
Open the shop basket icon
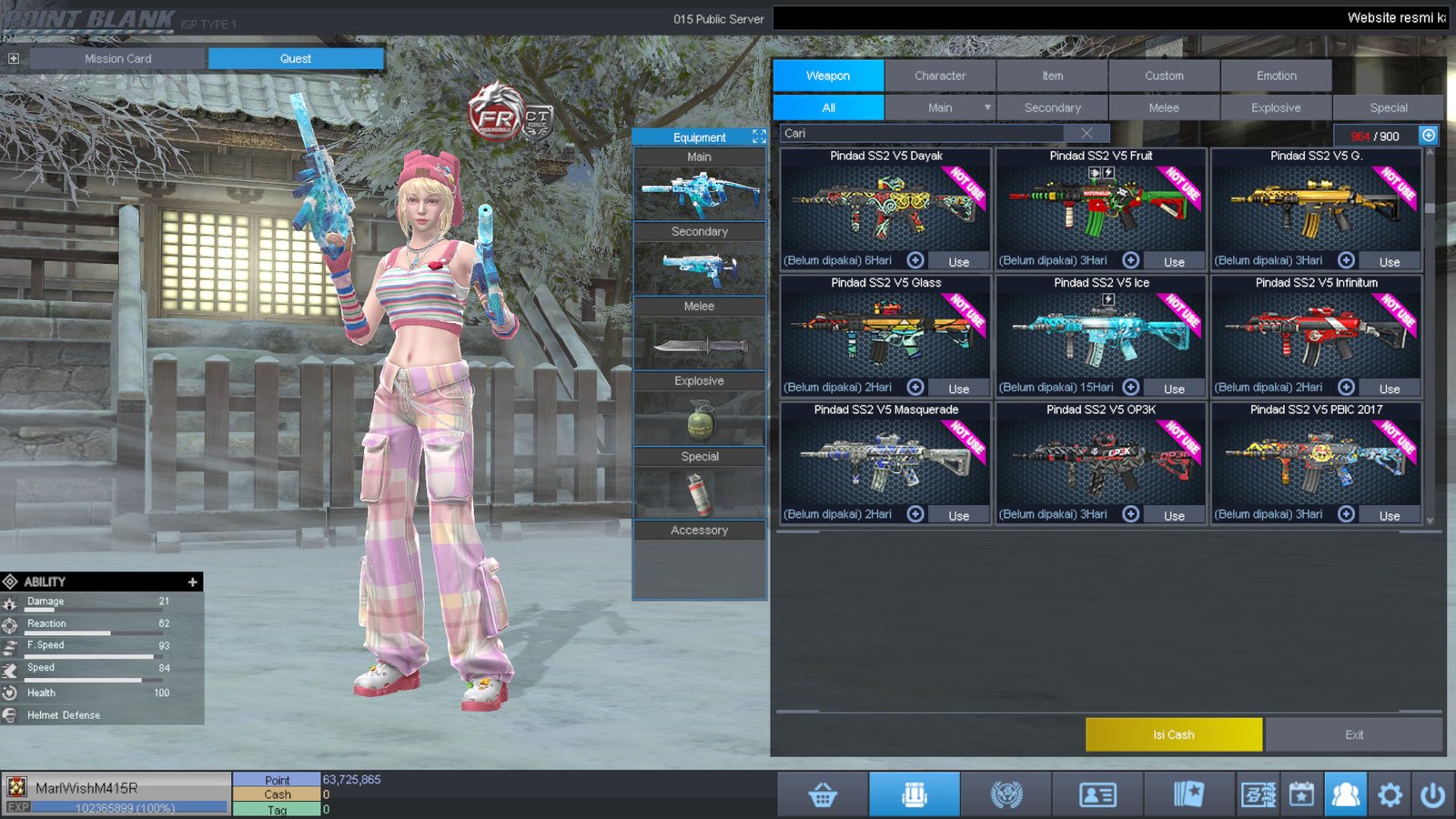point(823,795)
